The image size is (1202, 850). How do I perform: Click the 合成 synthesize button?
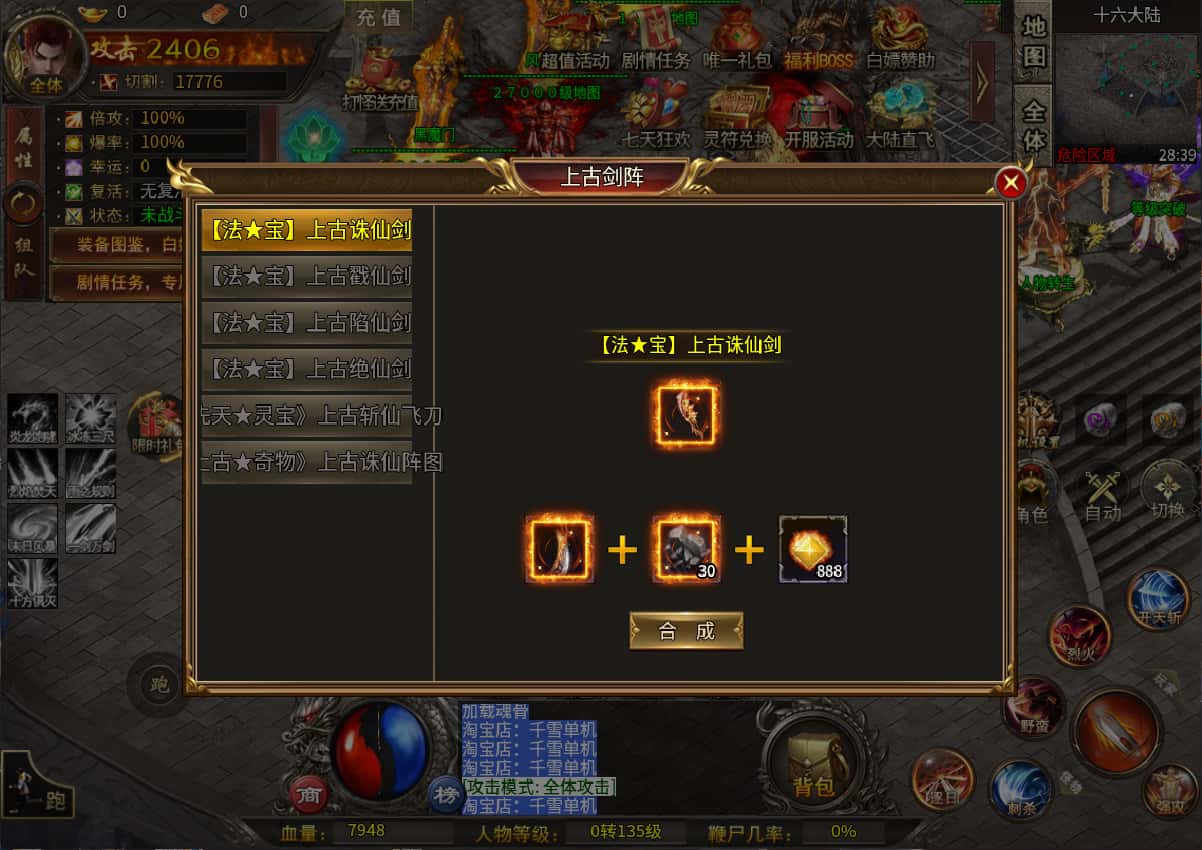pyautogui.click(x=686, y=631)
